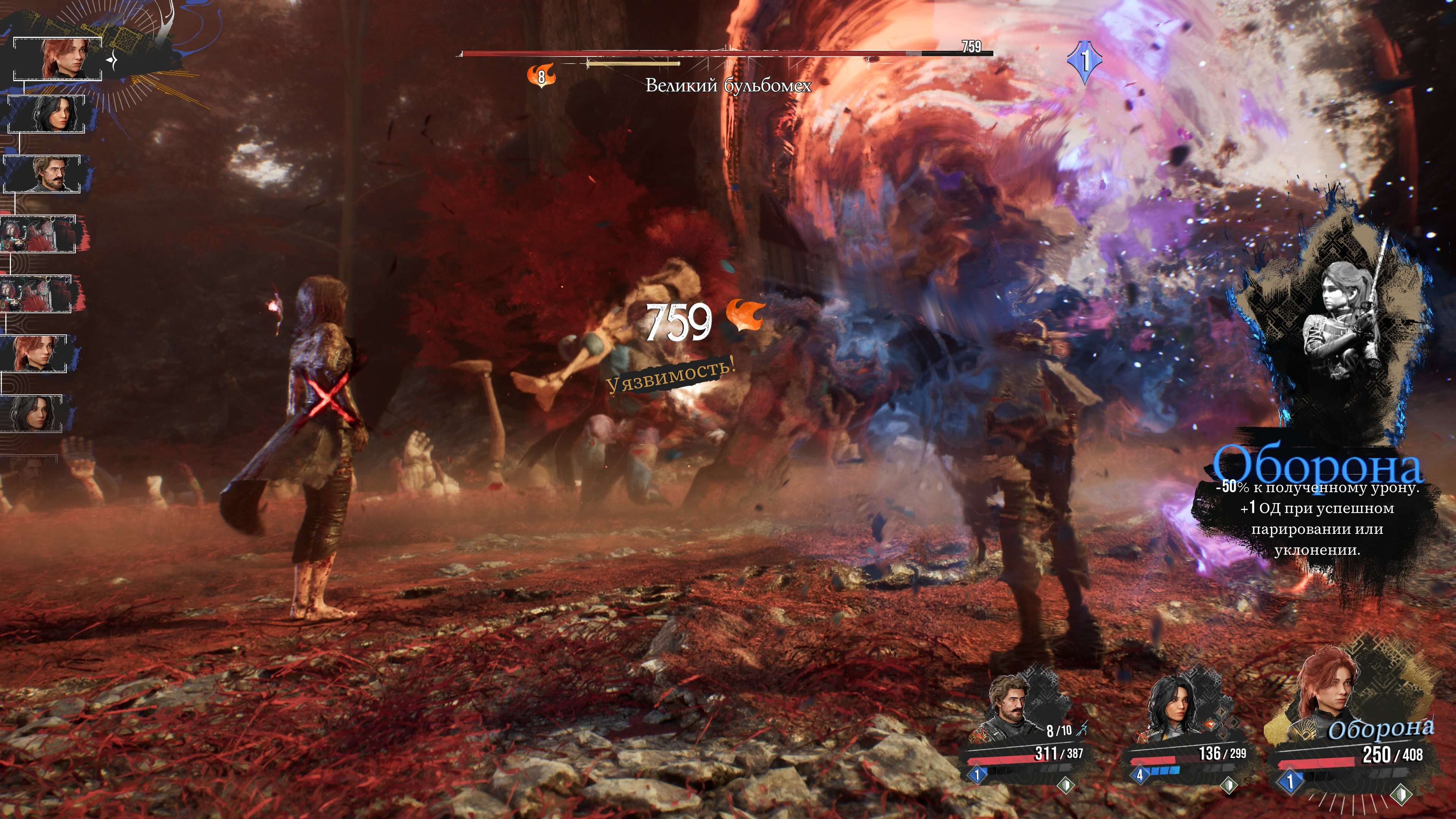Image resolution: width=1456 pixels, height=819 pixels.
Task: Click the boss name Великий бульбомех
Action: pyautogui.click(x=728, y=86)
